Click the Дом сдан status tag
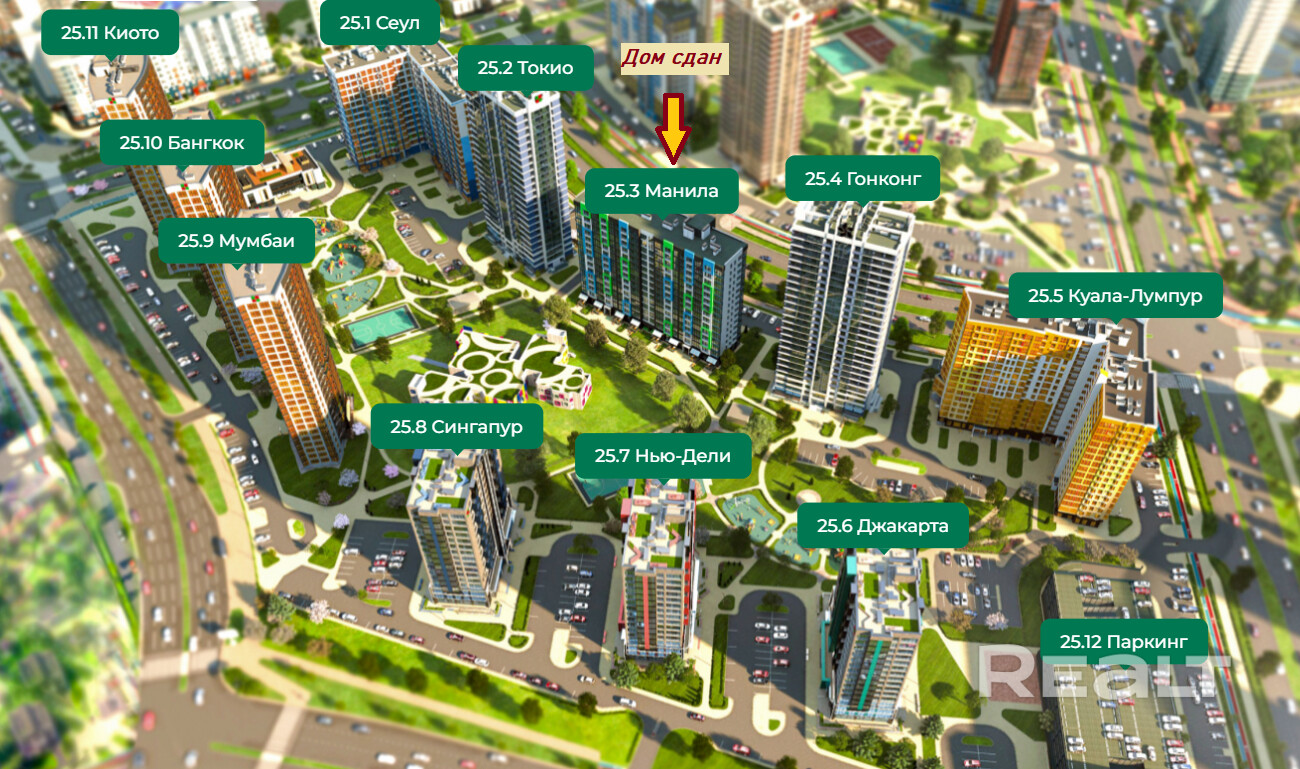Viewport: 1300px width, 769px height. [672, 58]
